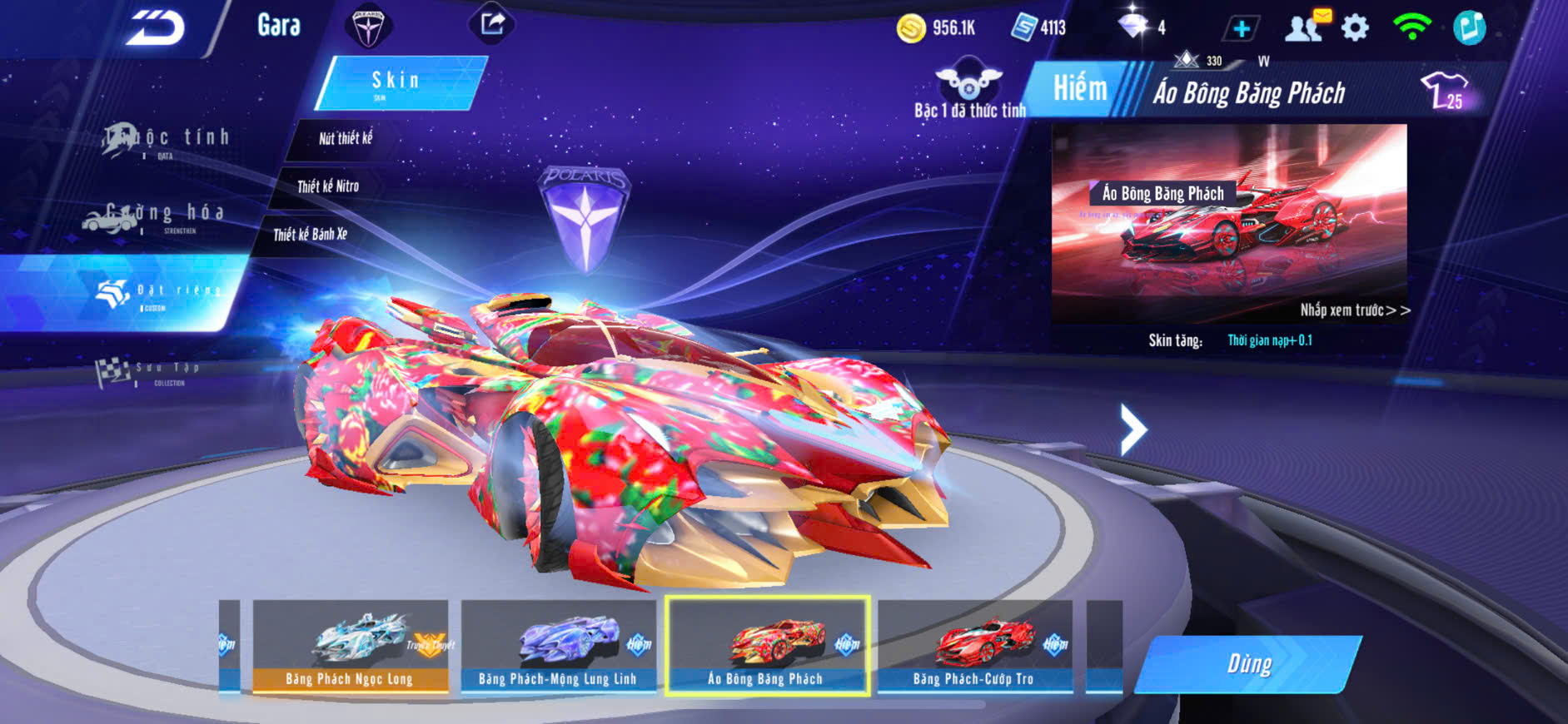Switch to the Cường hóa section
Viewport: 1568px width, 724px height.
154,216
